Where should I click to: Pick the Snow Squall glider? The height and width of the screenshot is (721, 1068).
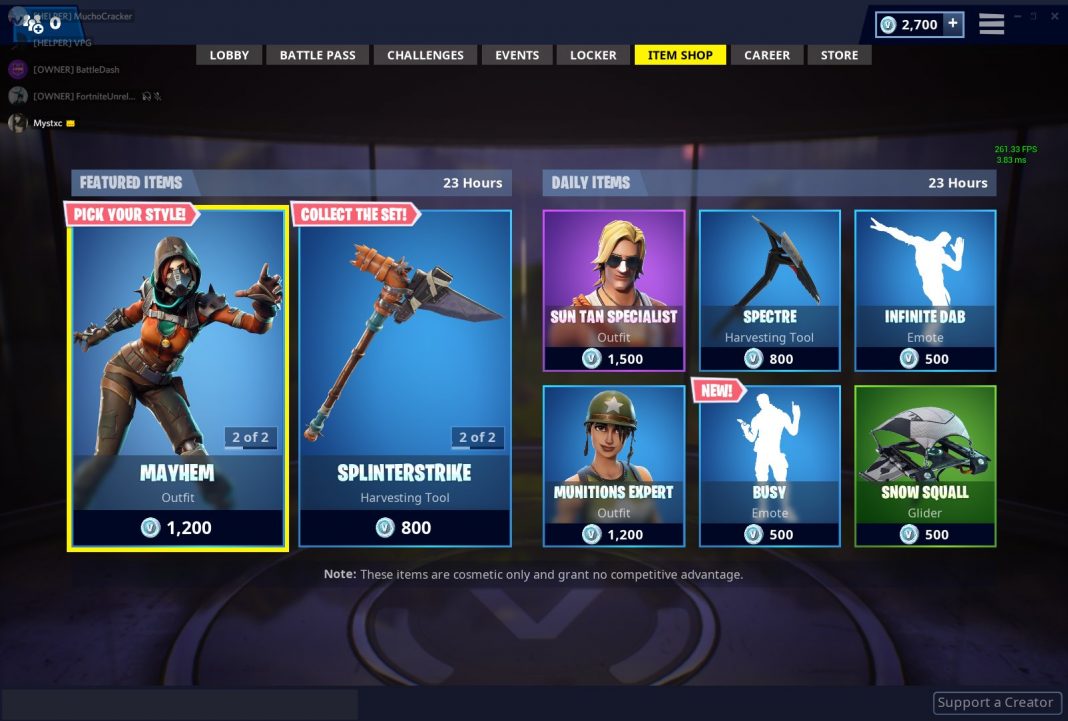point(925,465)
